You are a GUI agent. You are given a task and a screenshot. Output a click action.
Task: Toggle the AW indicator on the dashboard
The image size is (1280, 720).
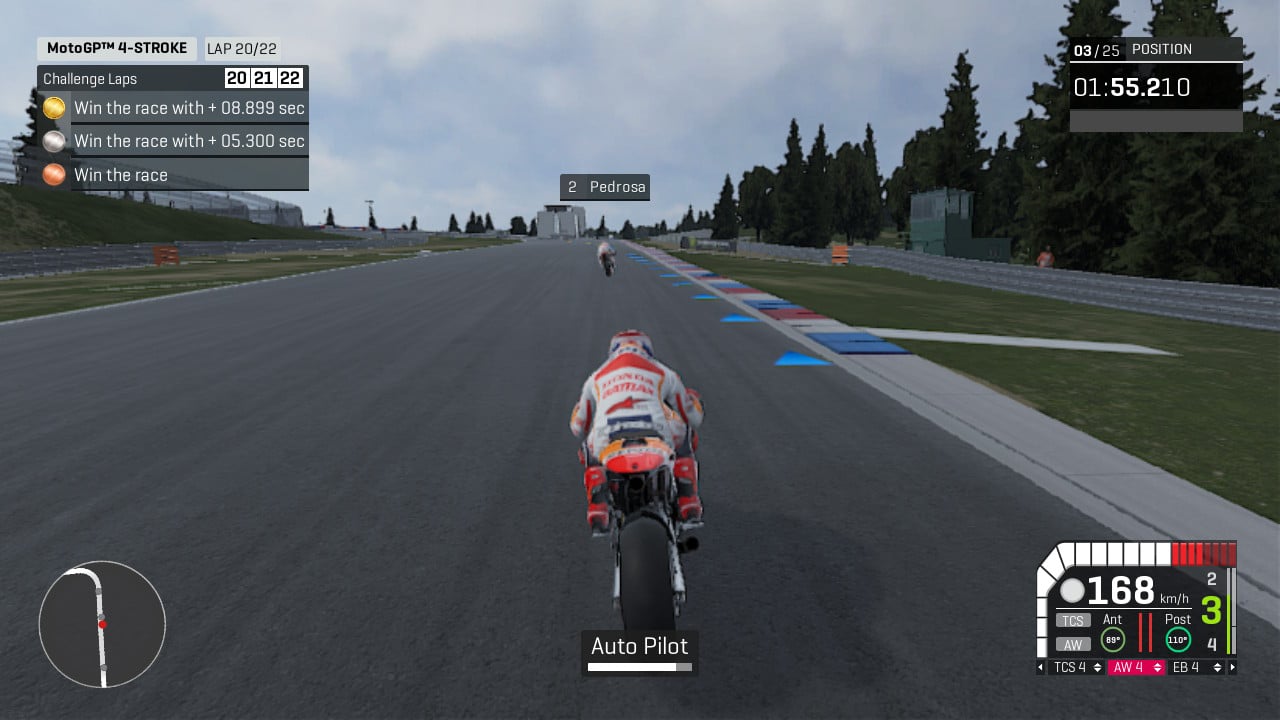click(1071, 643)
